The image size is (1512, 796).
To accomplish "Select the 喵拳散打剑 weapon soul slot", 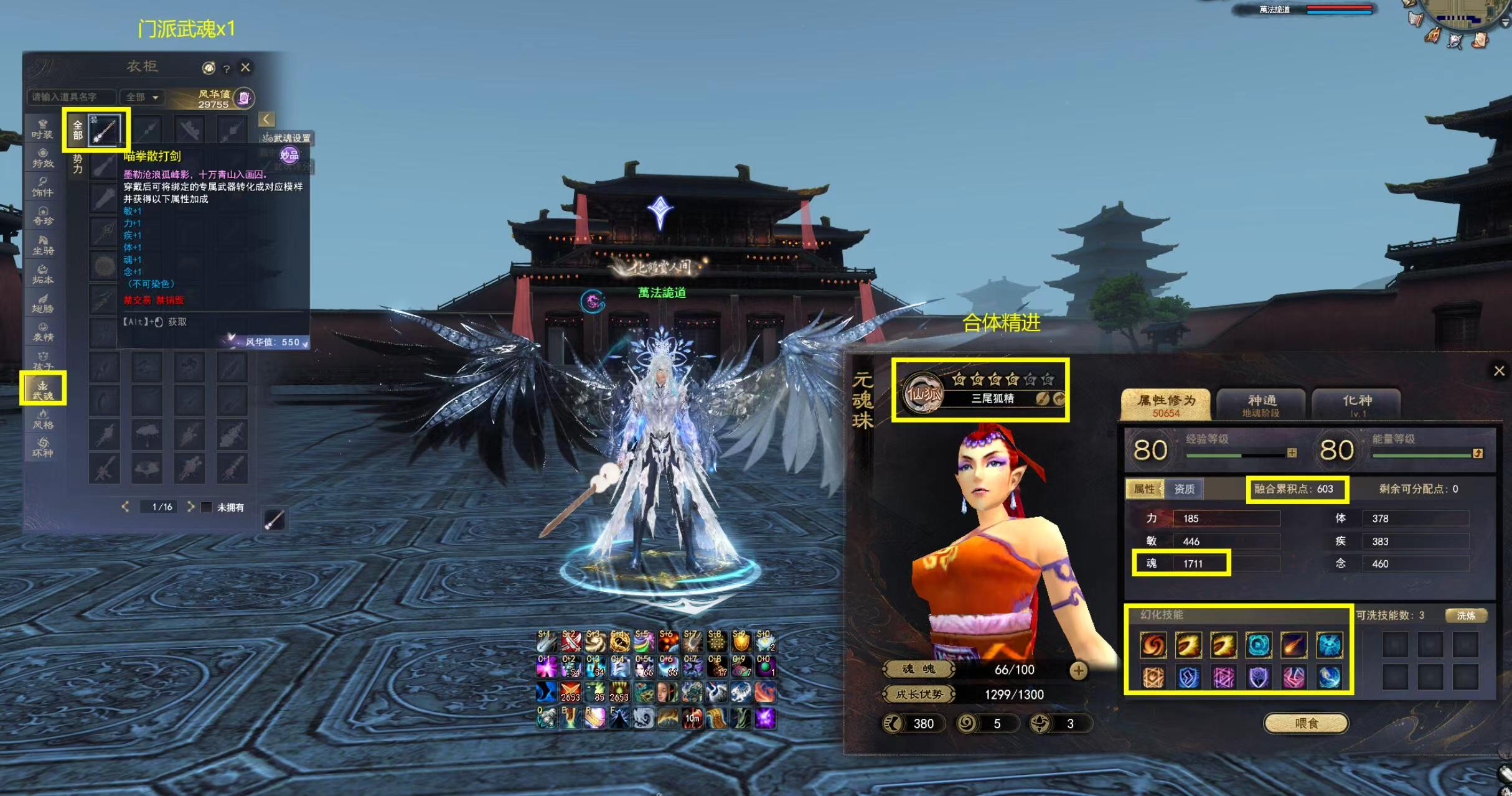I will coord(105,130).
